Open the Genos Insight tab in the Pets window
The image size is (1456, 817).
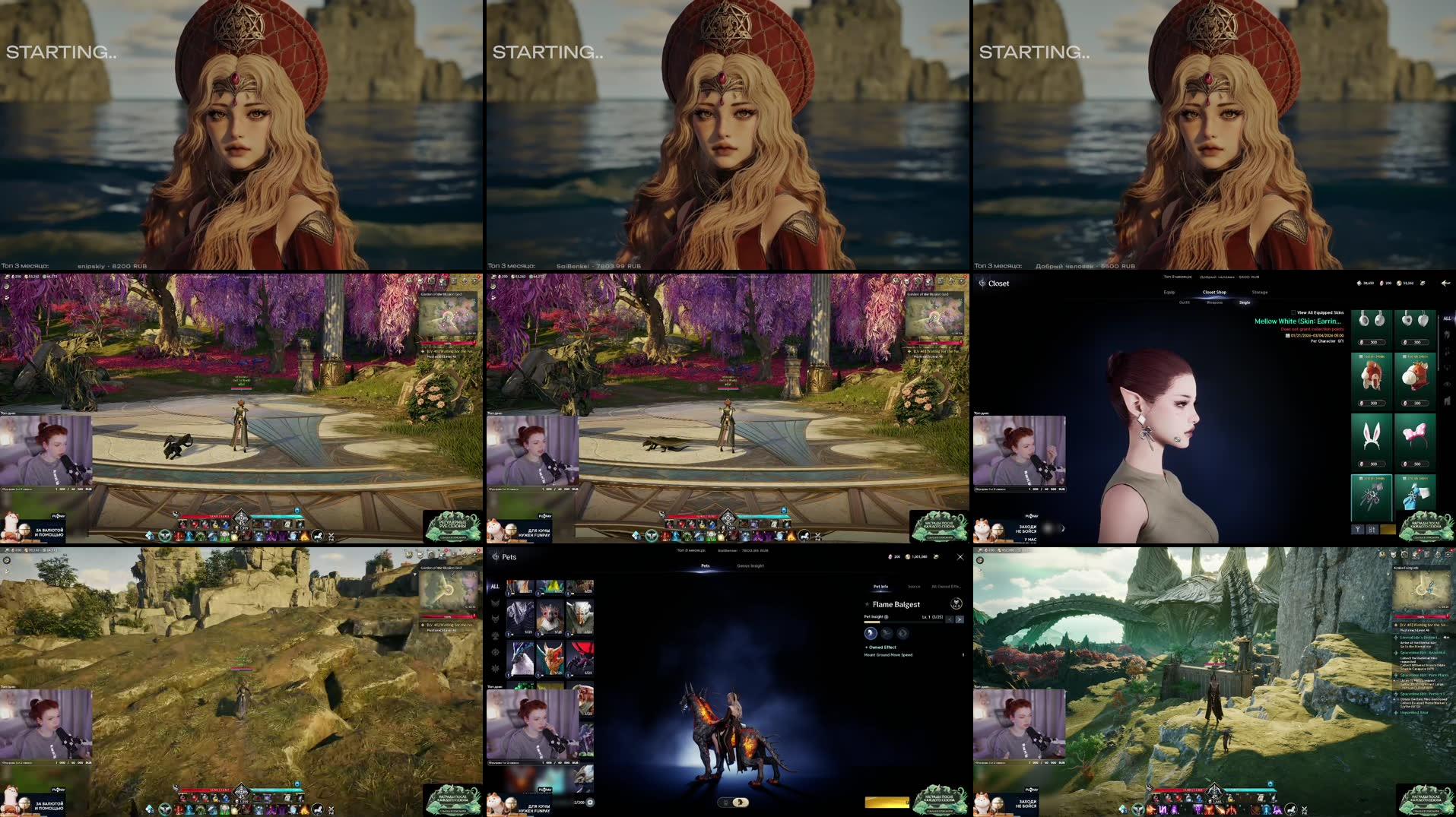tap(749, 566)
